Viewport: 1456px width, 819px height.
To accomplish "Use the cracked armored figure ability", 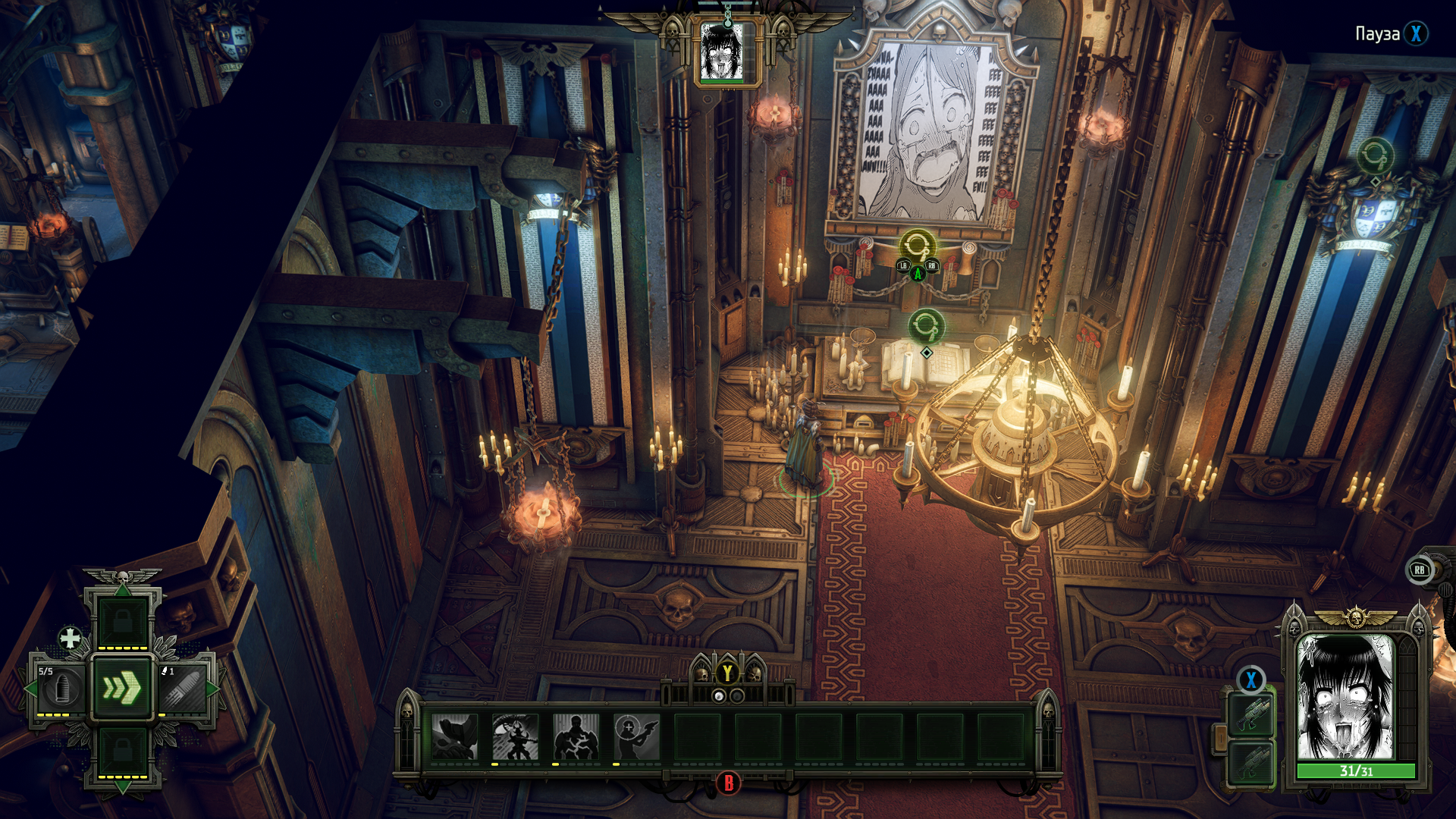I will [x=576, y=736].
